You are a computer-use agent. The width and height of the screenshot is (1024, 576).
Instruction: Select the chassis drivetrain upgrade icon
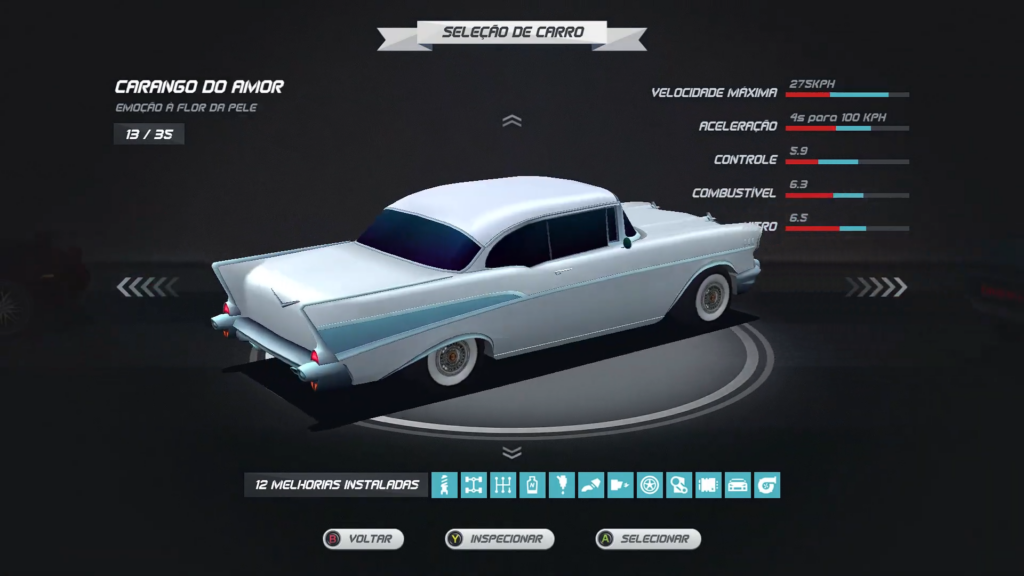(x=474, y=486)
